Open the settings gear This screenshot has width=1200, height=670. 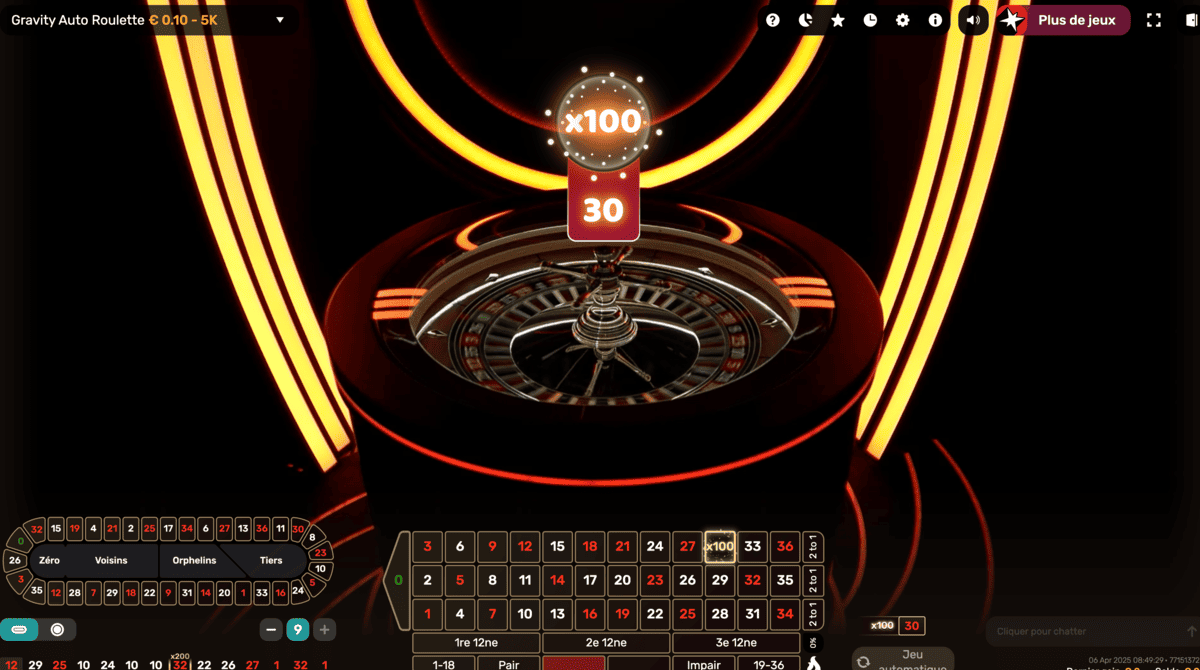tap(903, 20)
